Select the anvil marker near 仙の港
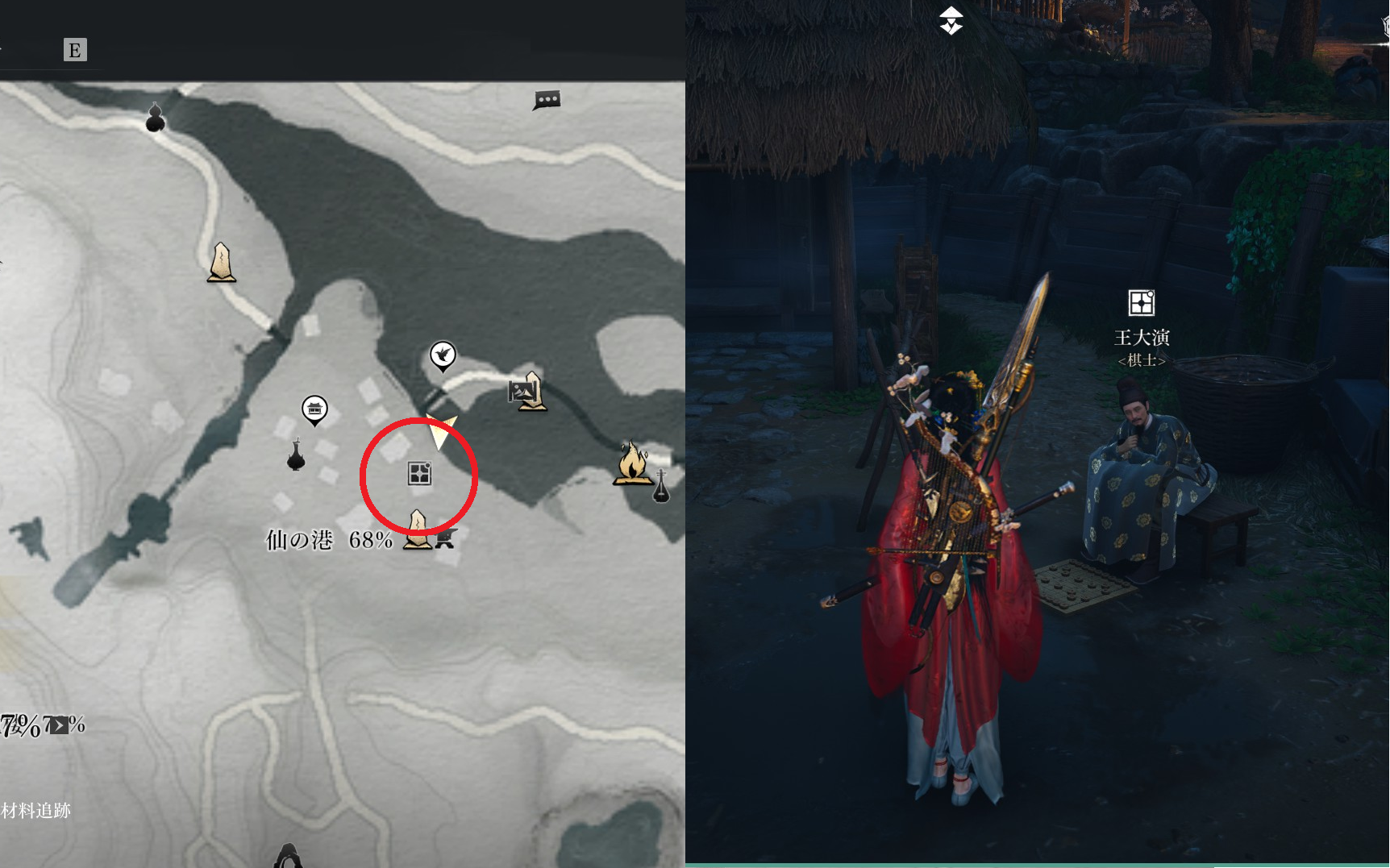 tap(446, 539)
